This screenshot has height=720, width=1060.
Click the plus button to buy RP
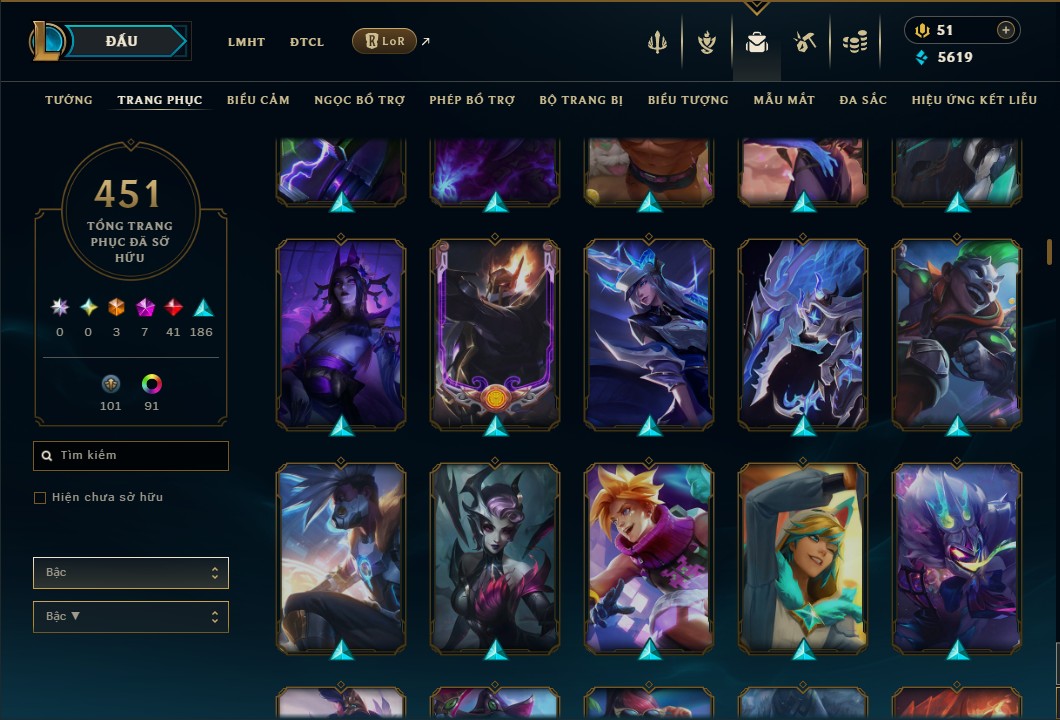(1005, 31)
